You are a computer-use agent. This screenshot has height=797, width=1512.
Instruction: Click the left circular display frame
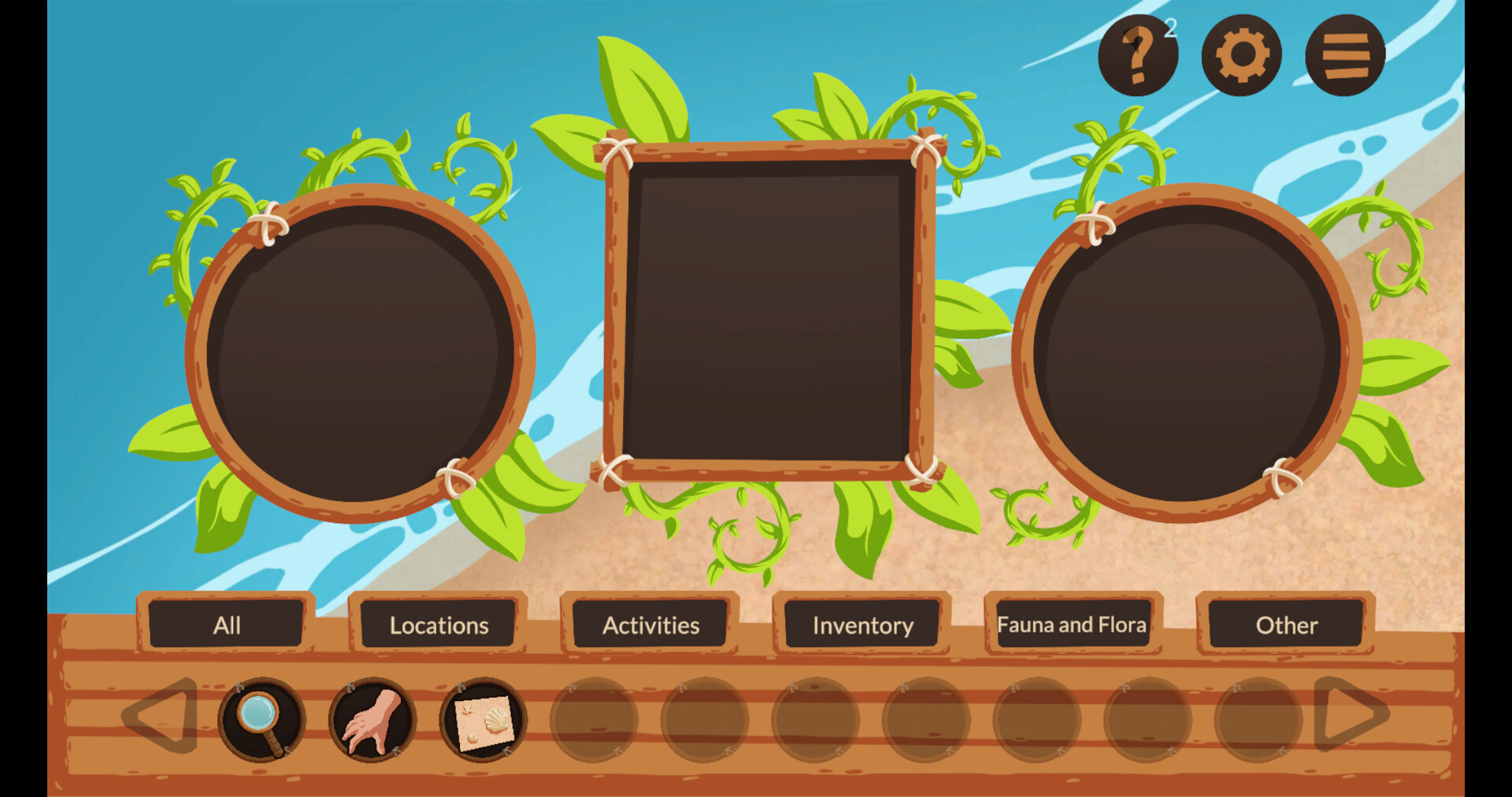pos(362,354)
